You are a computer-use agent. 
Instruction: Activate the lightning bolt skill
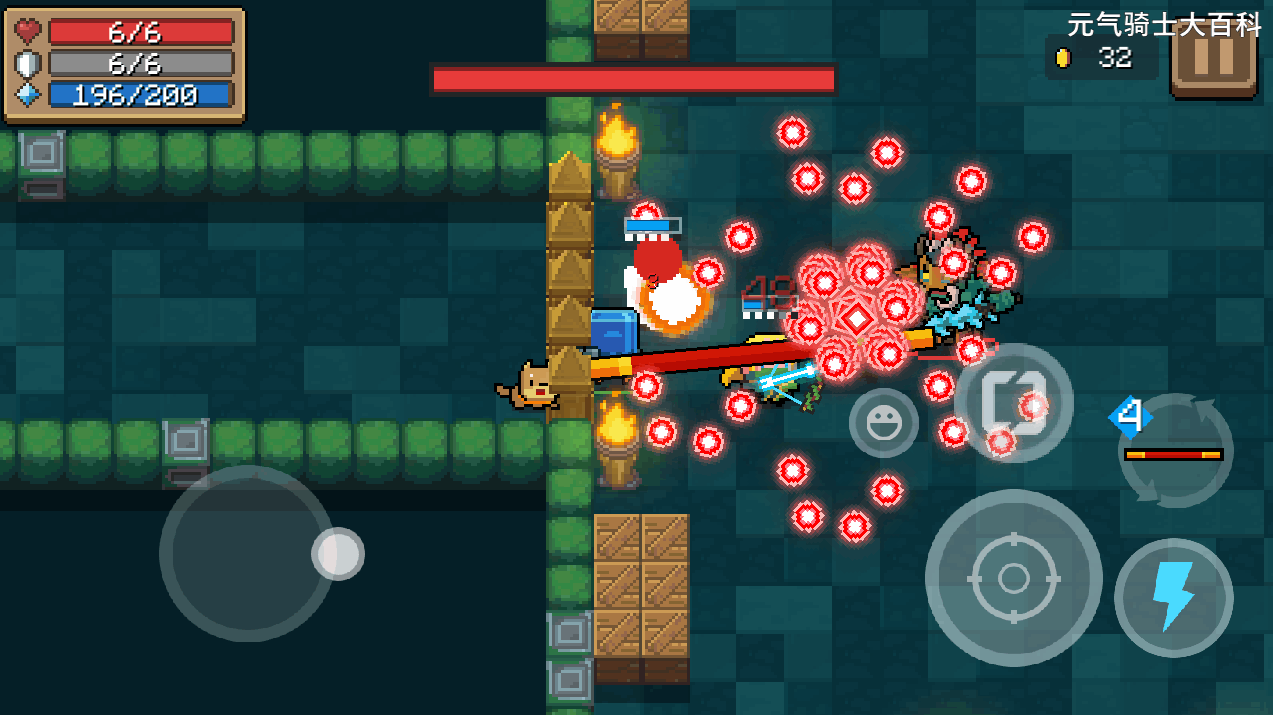pos(1173,597)
